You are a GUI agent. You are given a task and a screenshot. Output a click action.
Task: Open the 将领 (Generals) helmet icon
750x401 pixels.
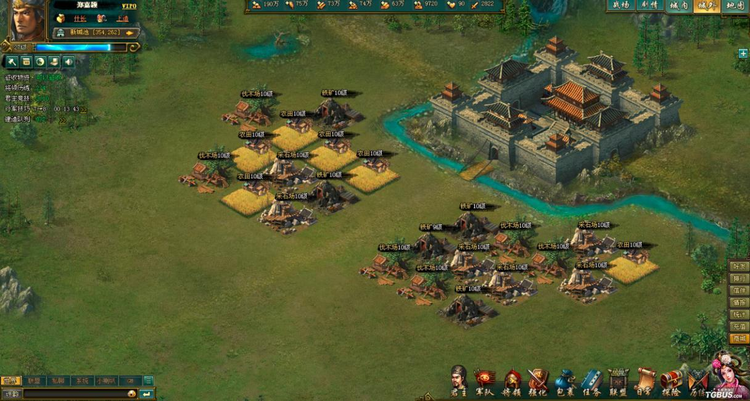pos(512,379)
